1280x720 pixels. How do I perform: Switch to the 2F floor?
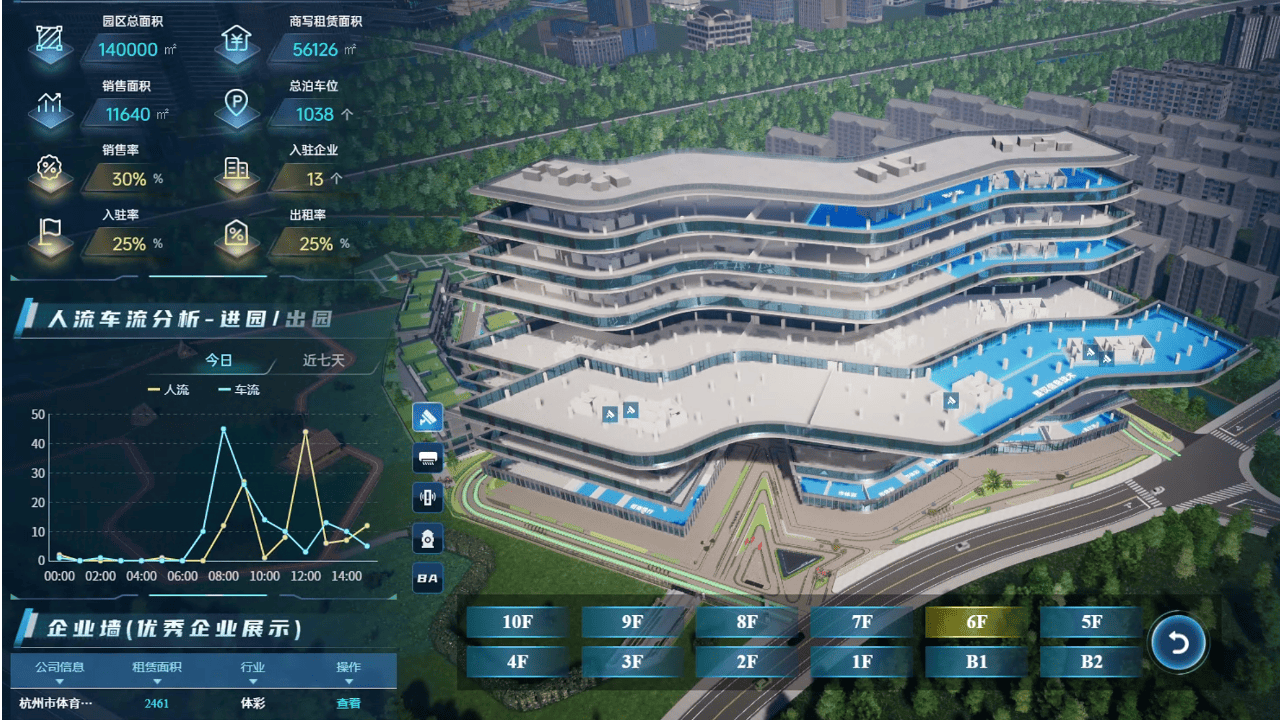pos(747,661)
